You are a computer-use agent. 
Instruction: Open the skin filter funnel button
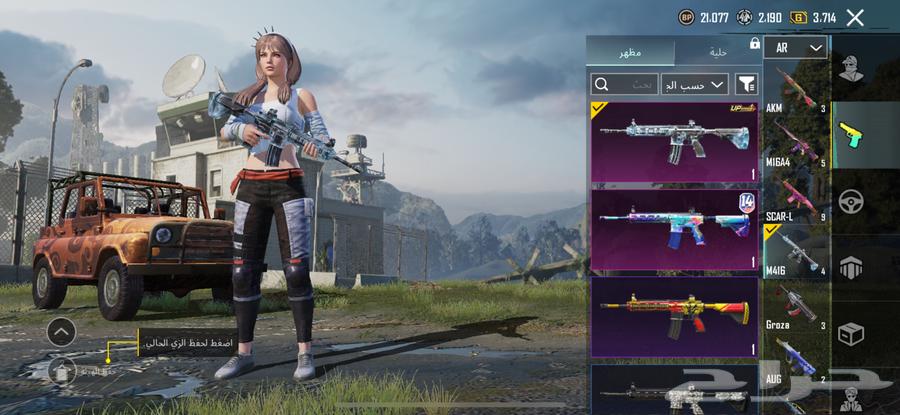[x=746, y=84]
